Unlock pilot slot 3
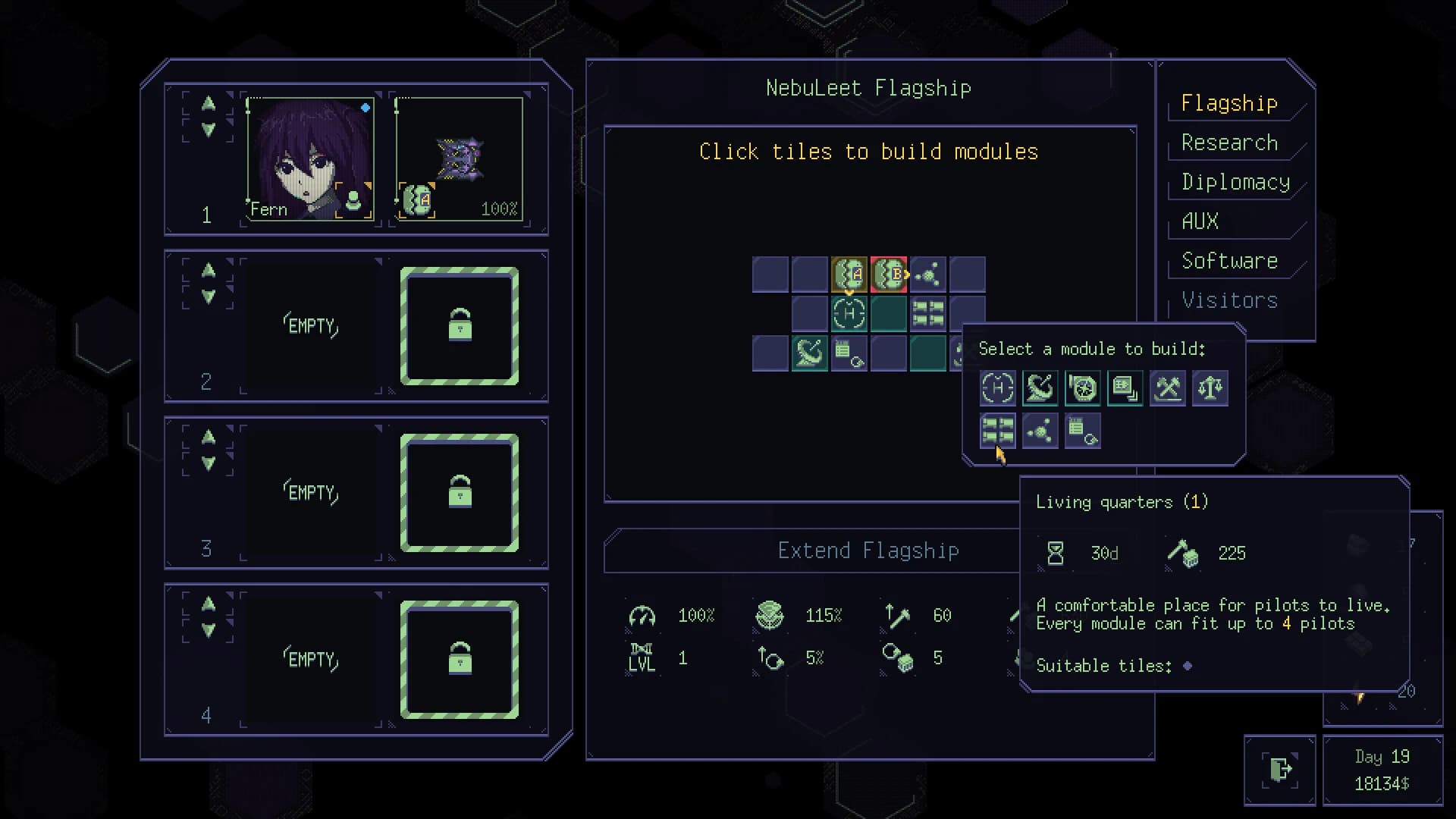 [459, 493]
